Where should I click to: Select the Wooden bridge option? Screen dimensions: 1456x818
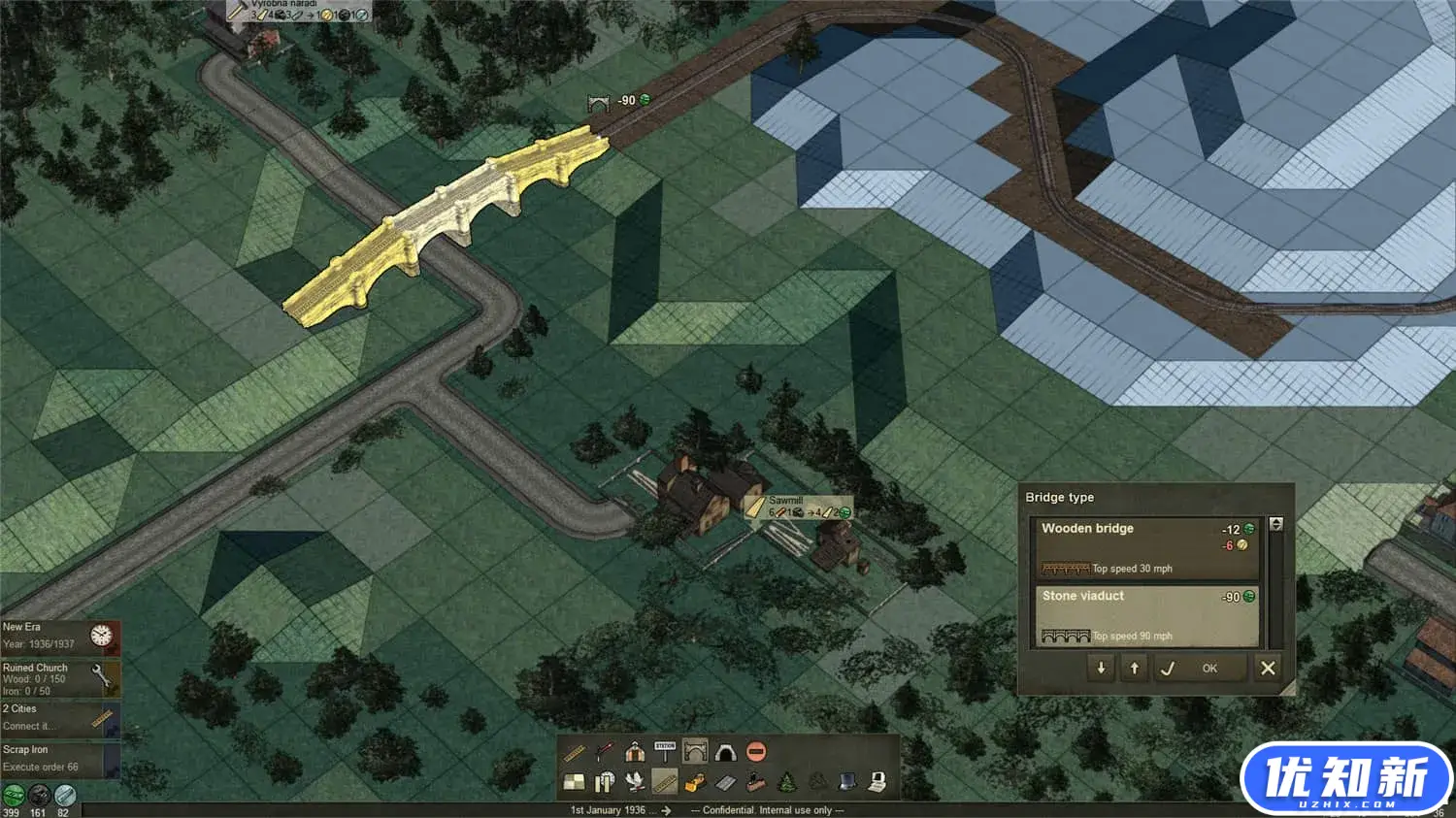[x=1145, y=548]
